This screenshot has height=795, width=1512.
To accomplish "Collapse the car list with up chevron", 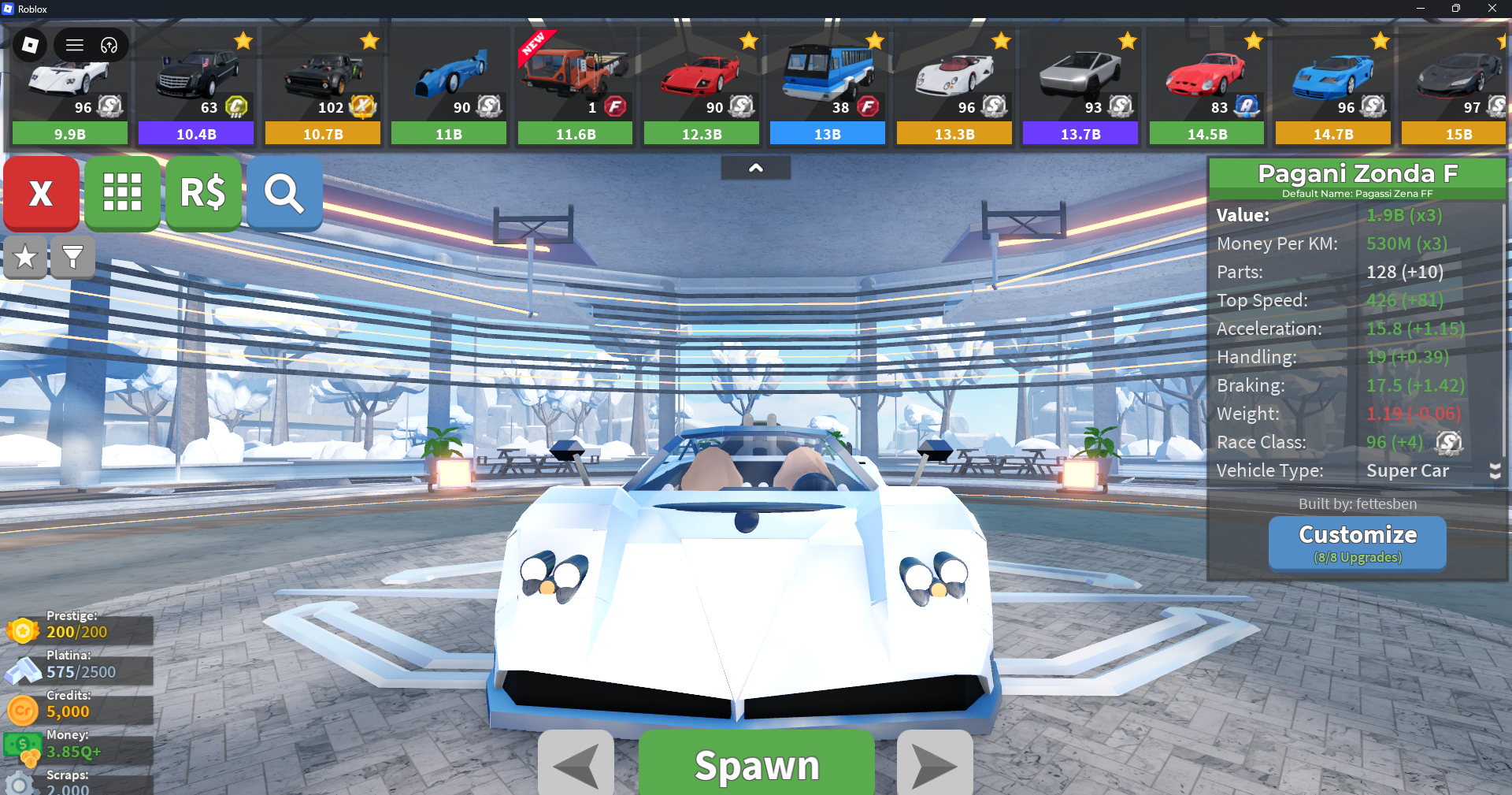I will [755, 168].
